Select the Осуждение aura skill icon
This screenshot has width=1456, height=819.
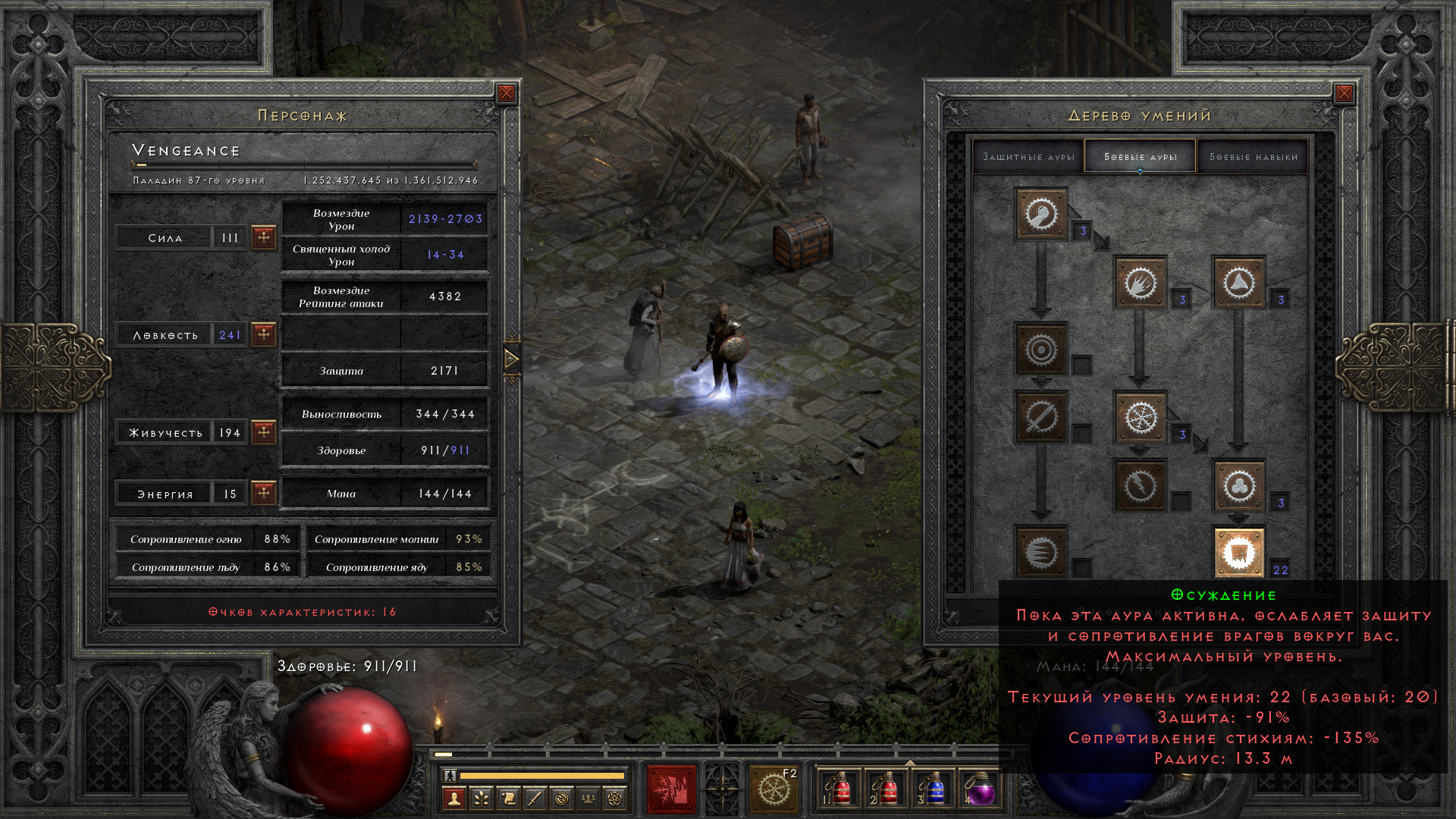click(1238, 553)
